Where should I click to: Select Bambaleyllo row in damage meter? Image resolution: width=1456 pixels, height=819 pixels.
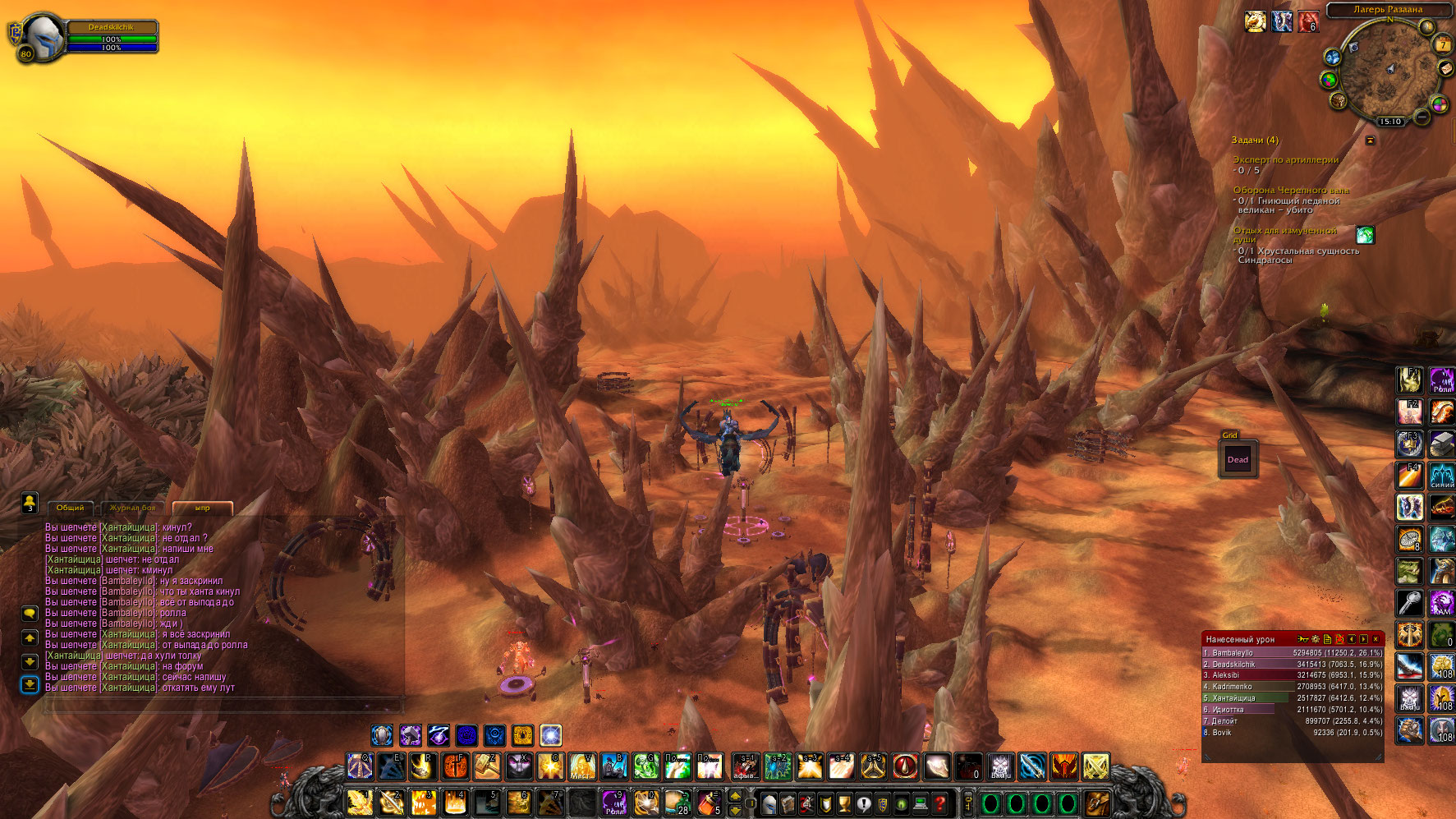pos(1293,653)
